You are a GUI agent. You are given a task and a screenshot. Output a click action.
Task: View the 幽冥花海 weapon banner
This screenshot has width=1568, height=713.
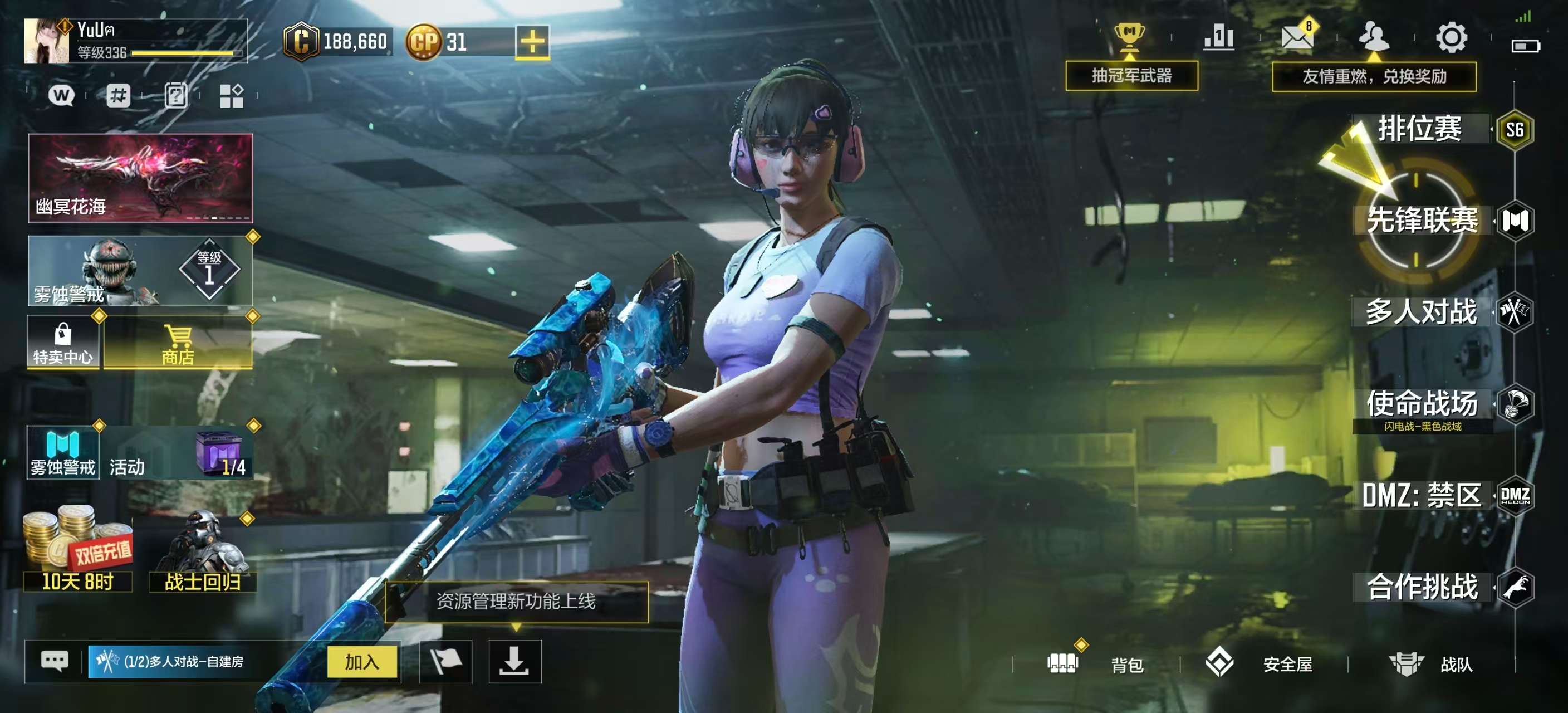pyautogui.click(x=140, y=178)
